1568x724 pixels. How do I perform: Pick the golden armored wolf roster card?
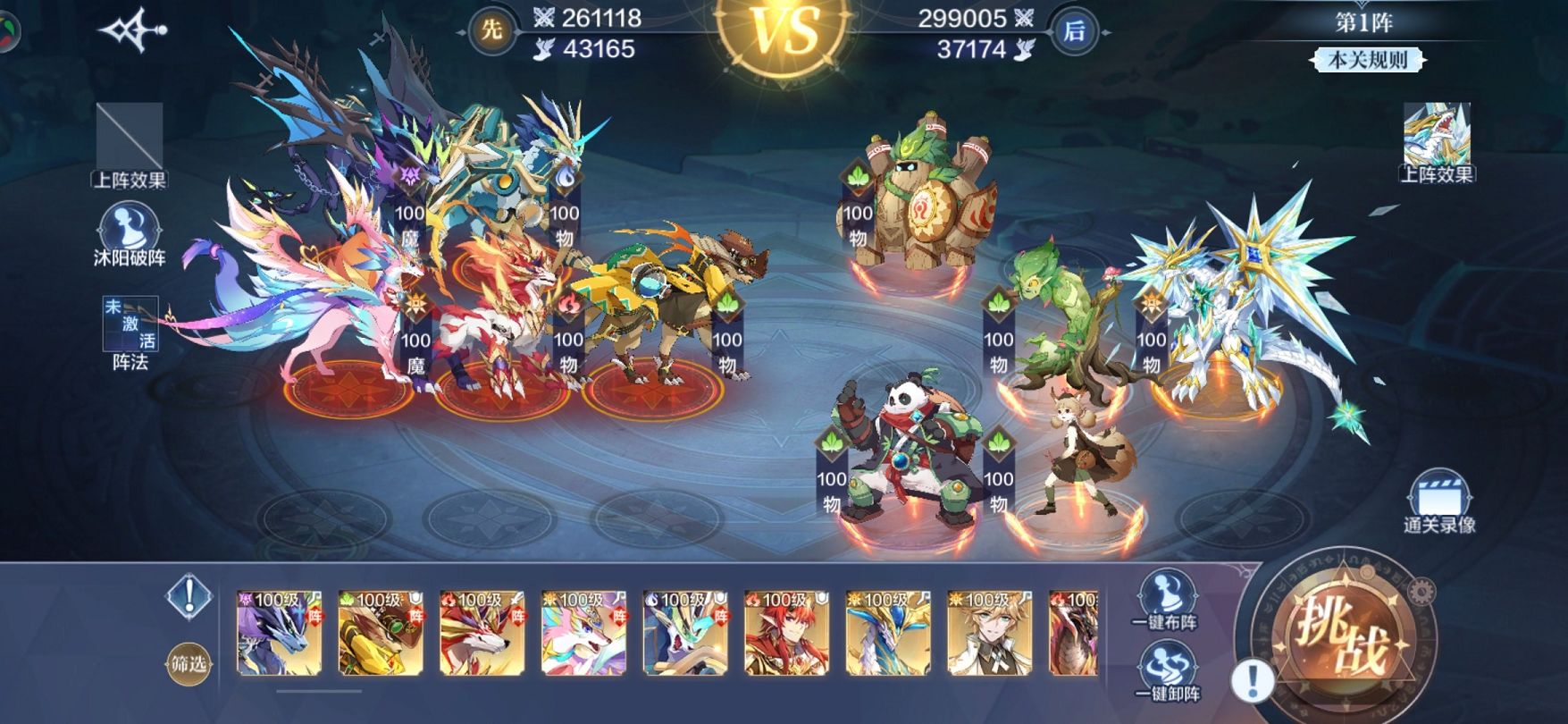(381, 633)
